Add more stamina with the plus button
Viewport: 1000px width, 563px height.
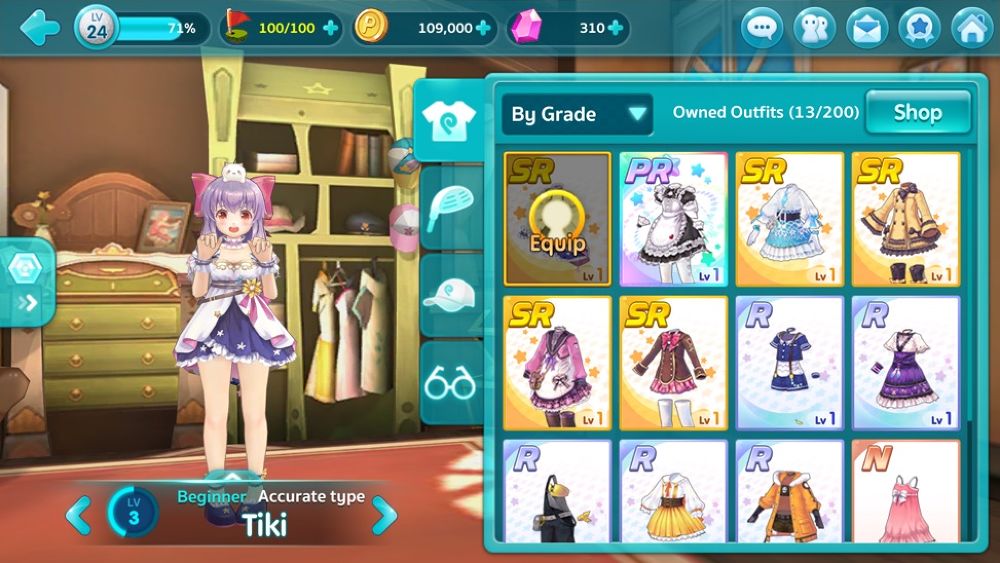tap(330, 28)
